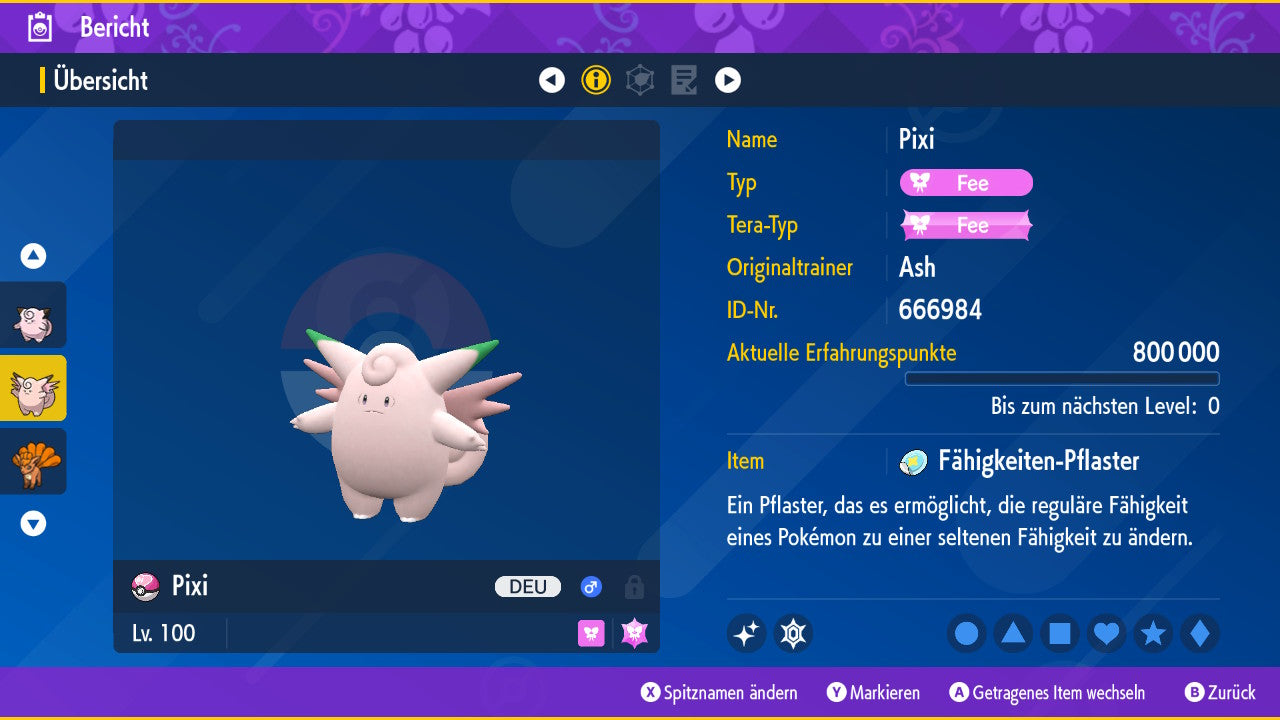Toggle the triangle marking
Screen dimensions: 1280x720
[1013, 634]
